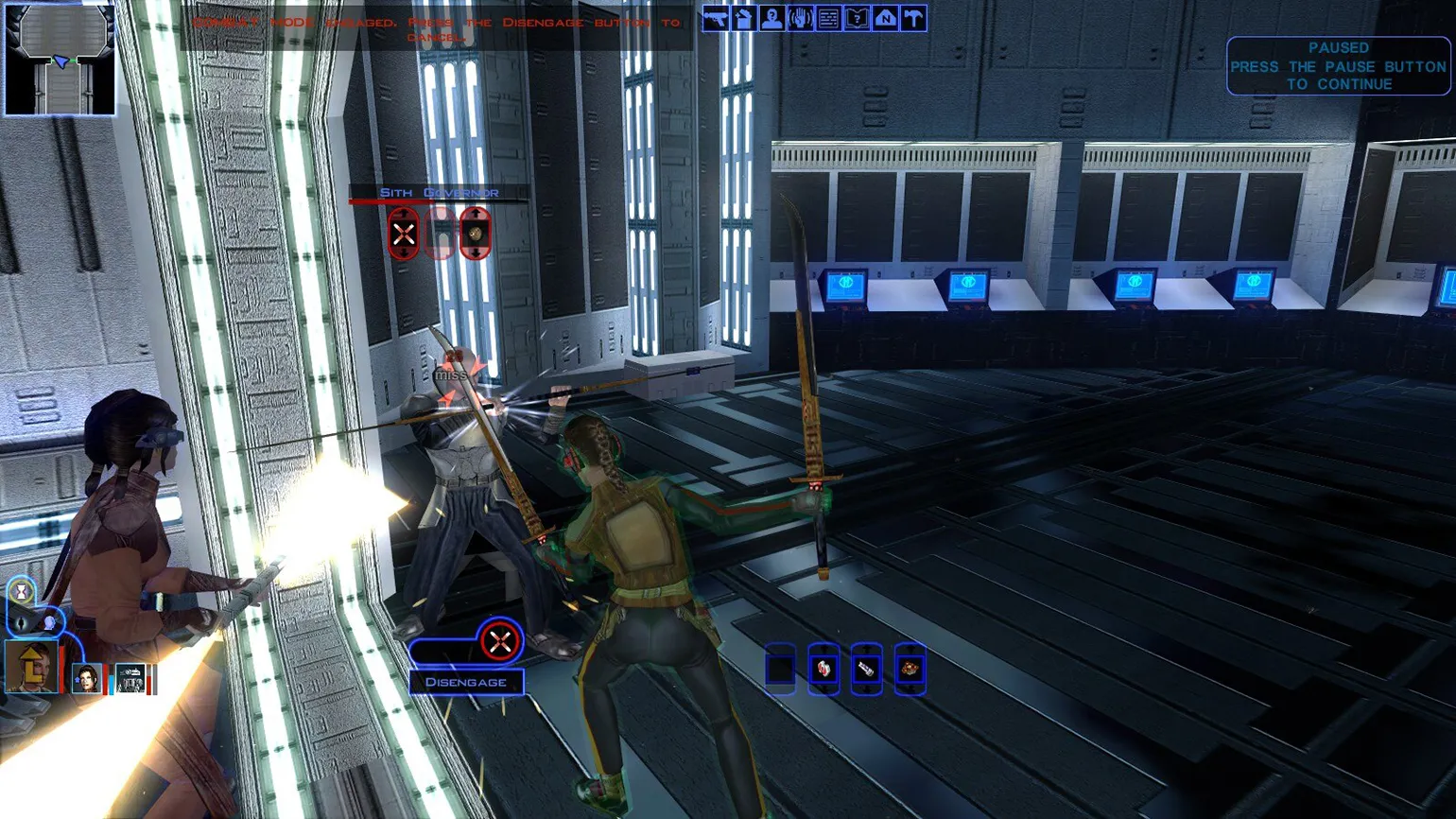Use the mine item slot
Viewport: 1456px width, 819px height.
pyautogui.click(x=910, y=669)
